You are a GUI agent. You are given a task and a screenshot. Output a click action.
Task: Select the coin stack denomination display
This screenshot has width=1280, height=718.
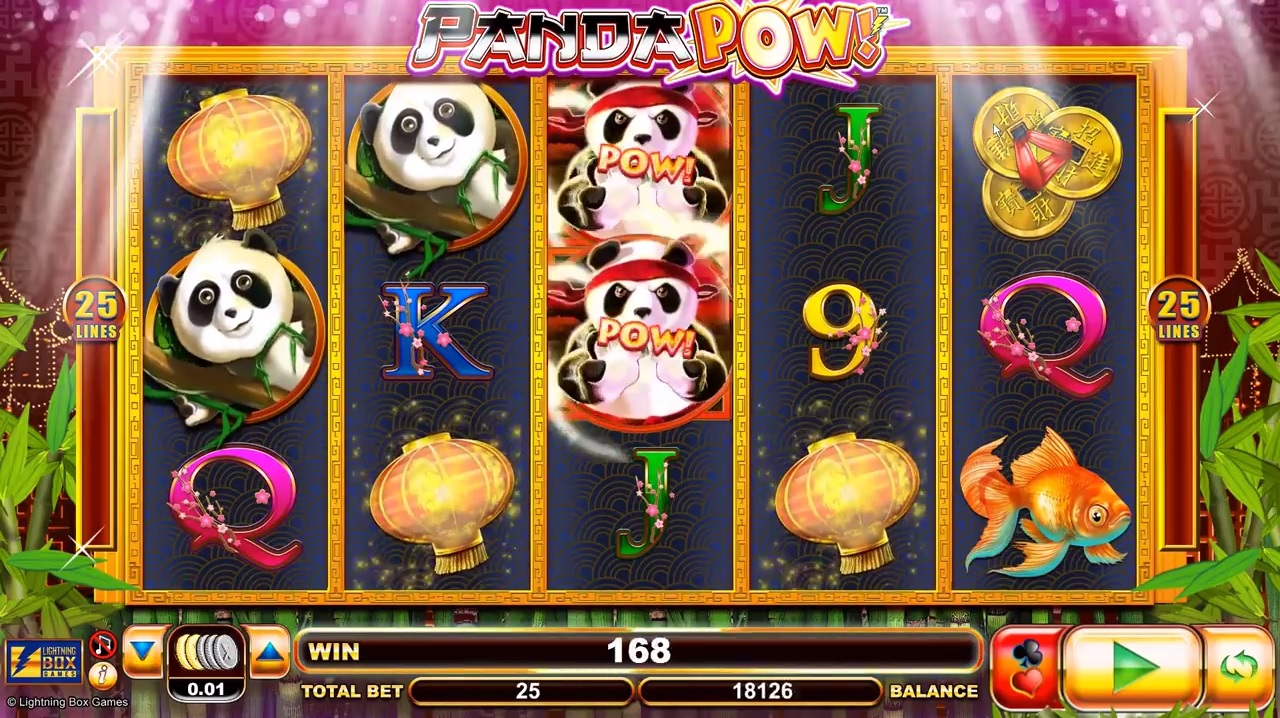click(206, 660)
